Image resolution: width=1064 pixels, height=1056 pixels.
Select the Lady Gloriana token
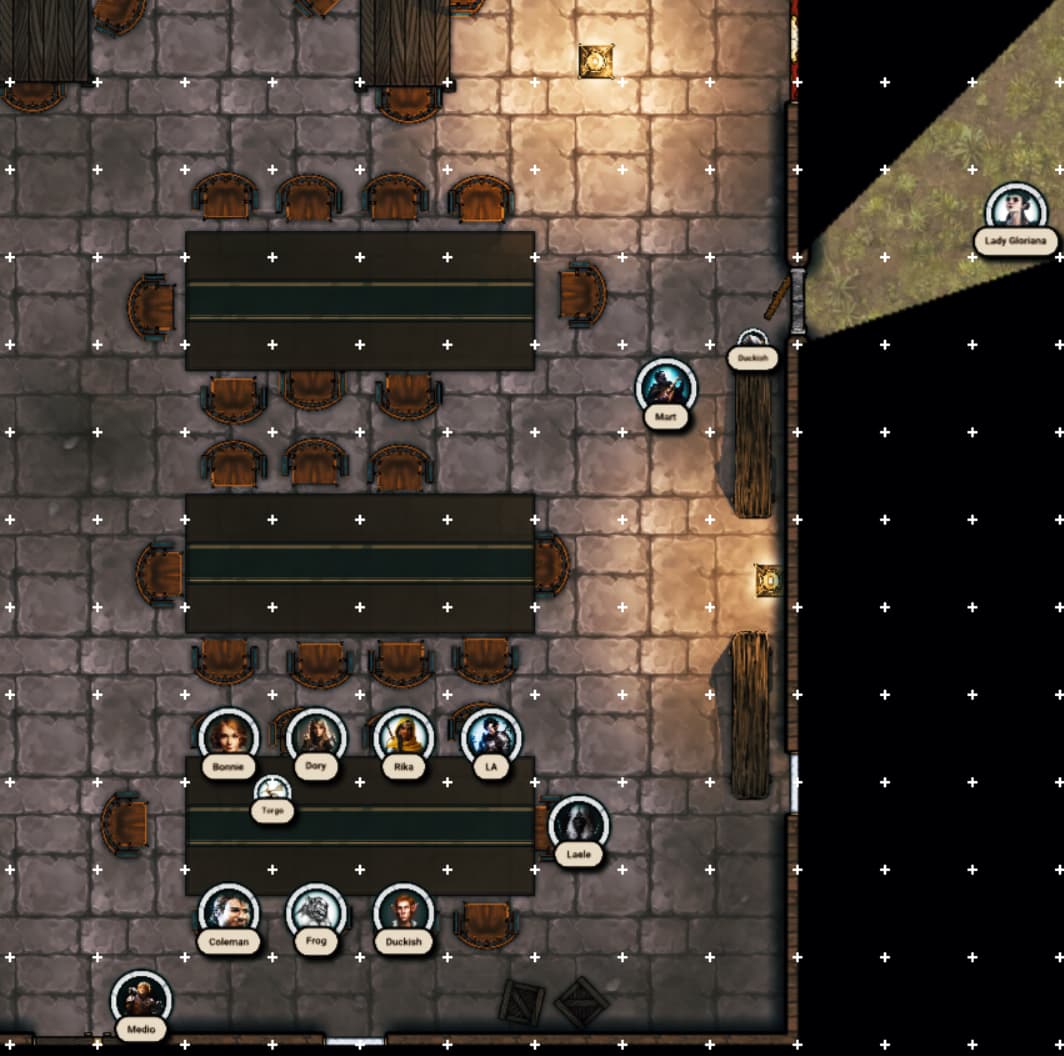coord(1015,212)
